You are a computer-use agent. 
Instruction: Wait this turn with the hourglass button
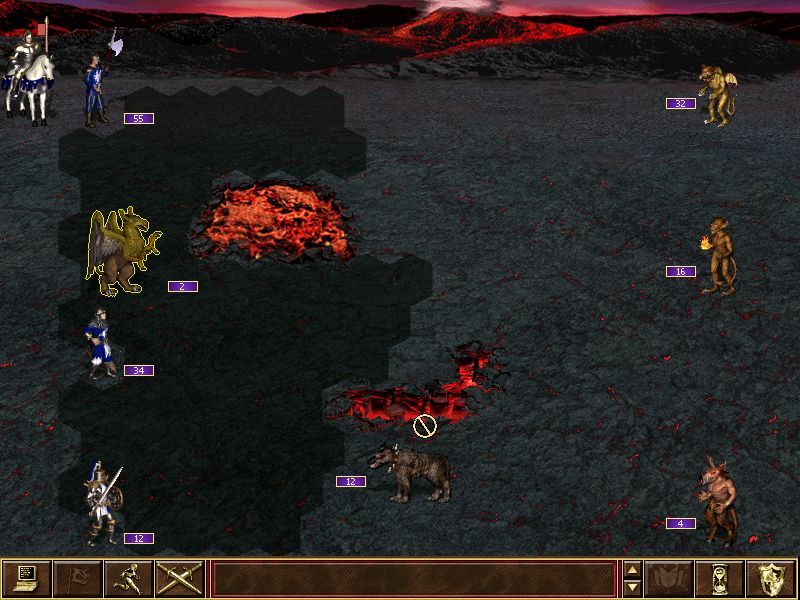point(720,578)
